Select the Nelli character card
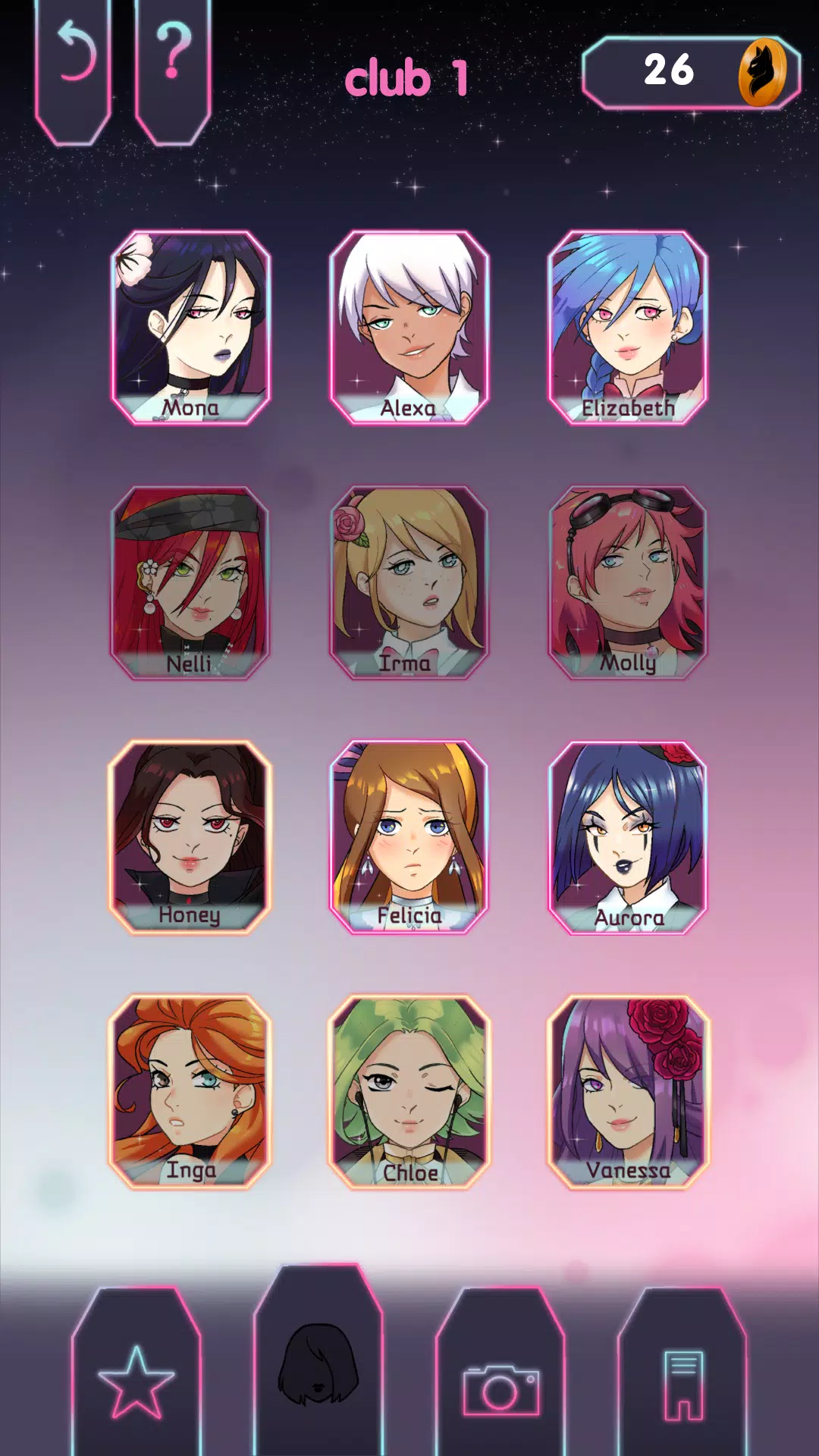 coord(190,582)
